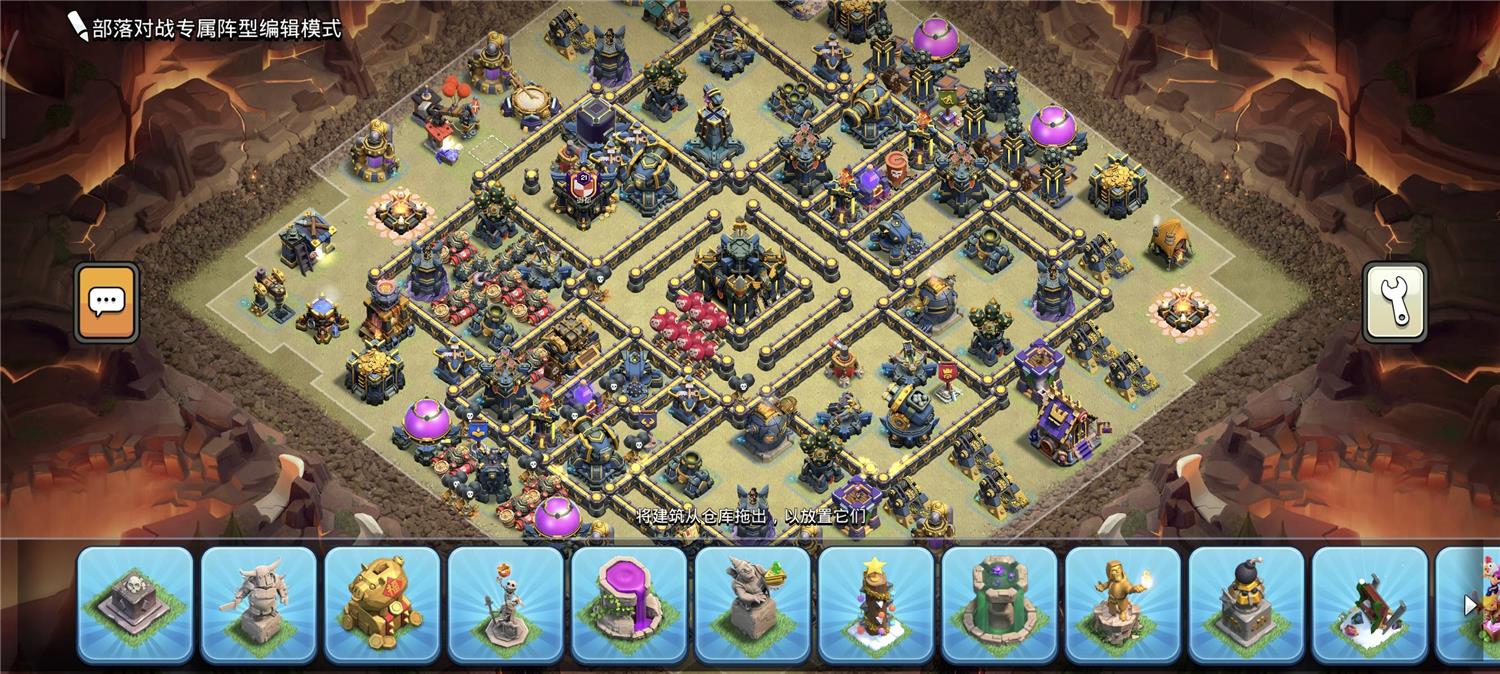Select the skull stone block decoration
Image resolution: width=1500 pixels, height=674 pixels.
[135, 604]
